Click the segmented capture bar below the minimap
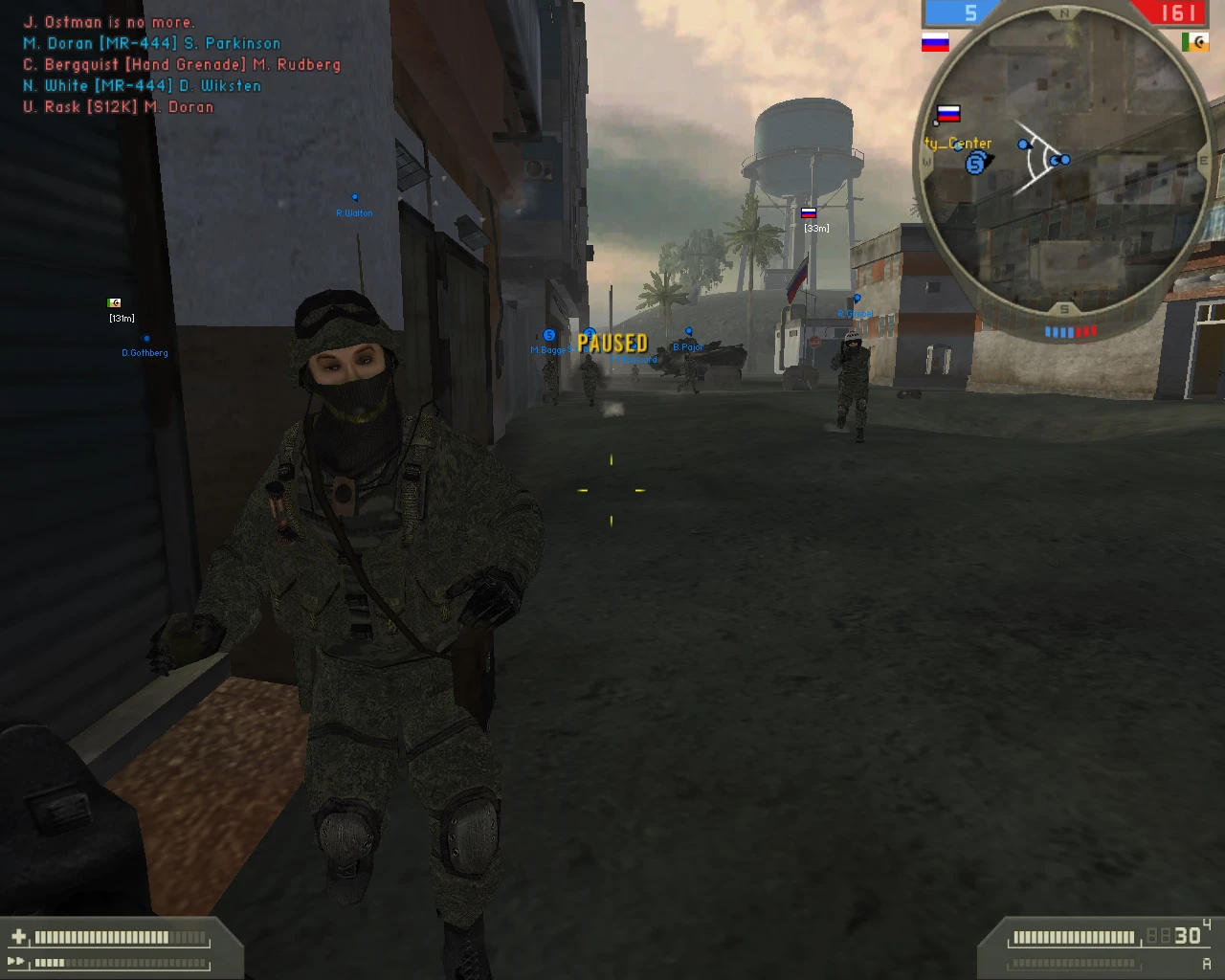Image resolution: width=1225 pixels, height=980 pixels. pyautogui.click(x=1070, y=330)
